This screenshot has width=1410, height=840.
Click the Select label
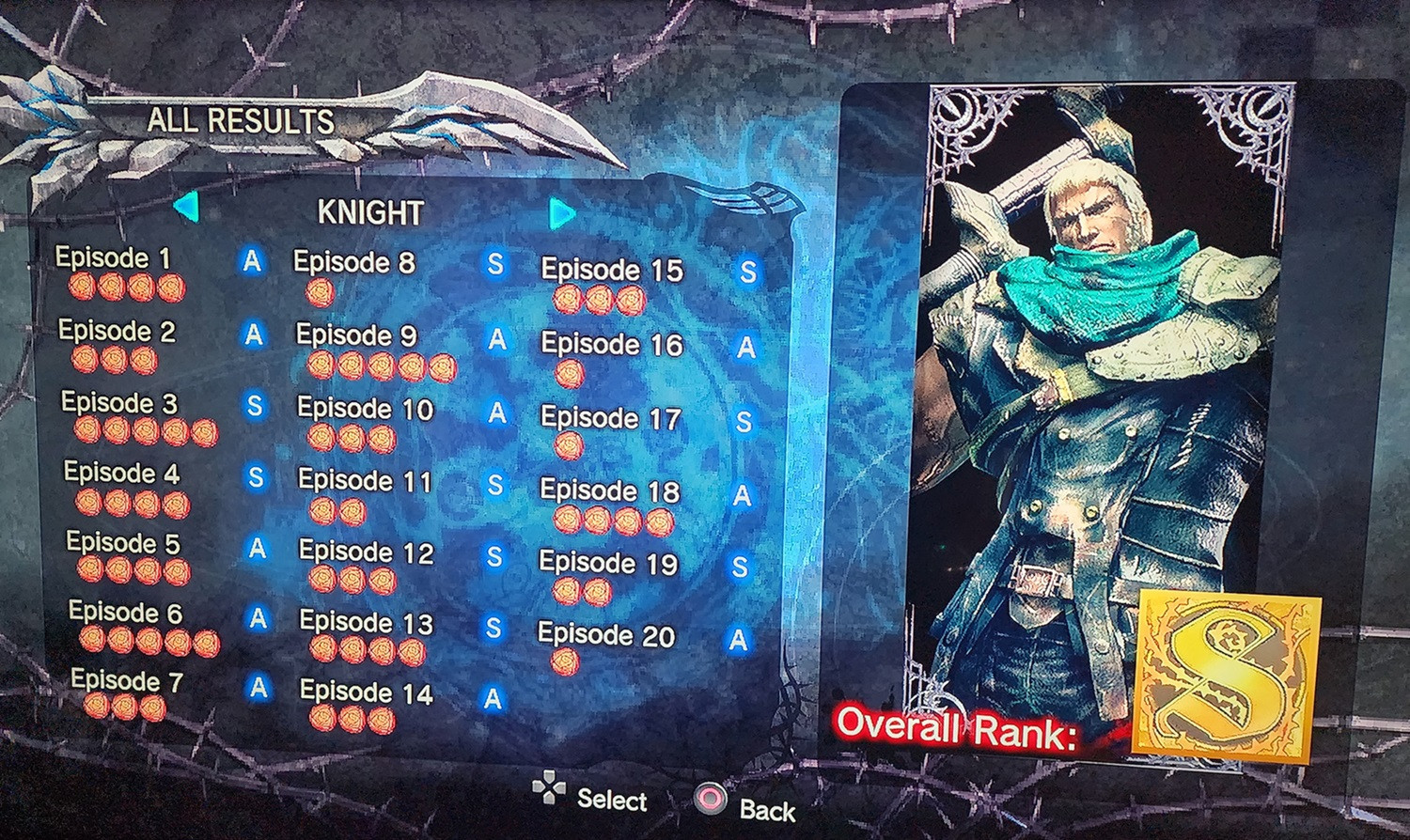[612, 800]
